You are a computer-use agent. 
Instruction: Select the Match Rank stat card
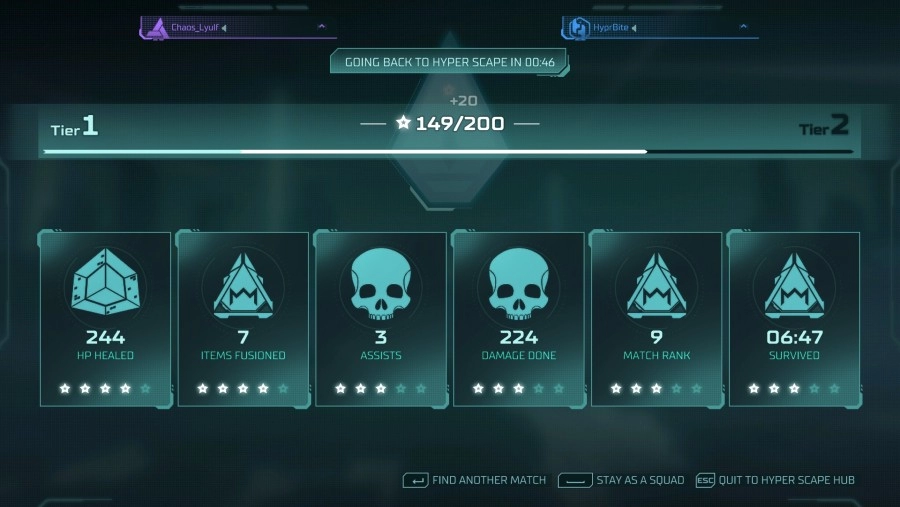[657, 318]
